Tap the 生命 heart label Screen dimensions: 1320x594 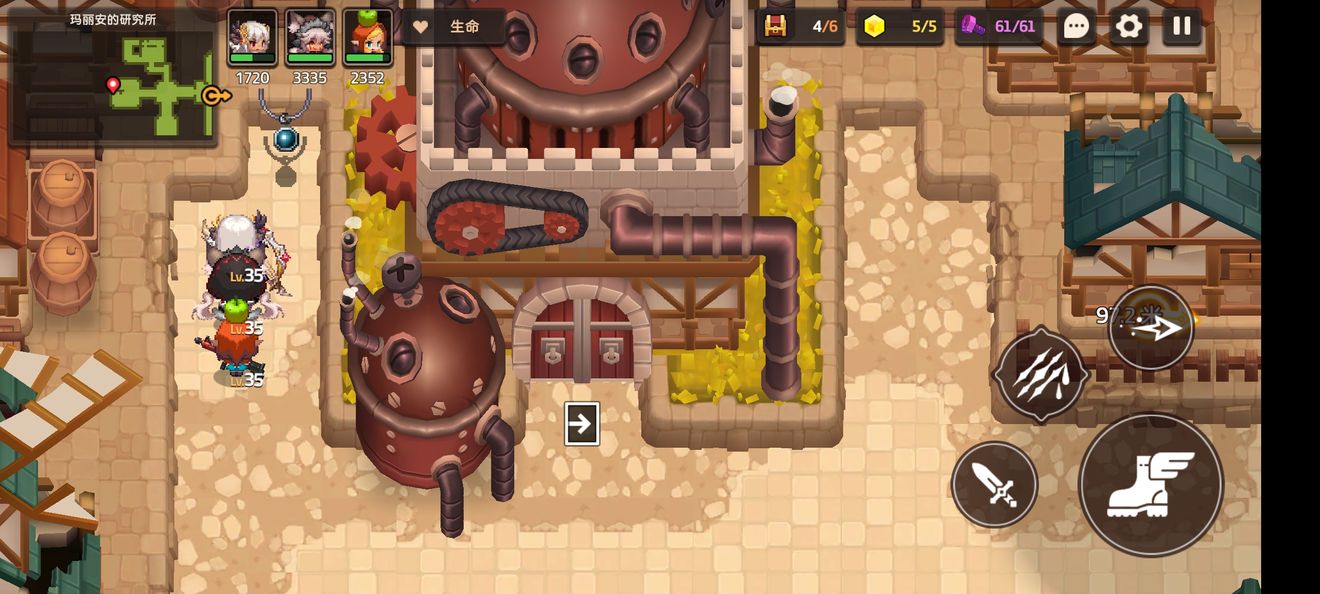(455, 27)
